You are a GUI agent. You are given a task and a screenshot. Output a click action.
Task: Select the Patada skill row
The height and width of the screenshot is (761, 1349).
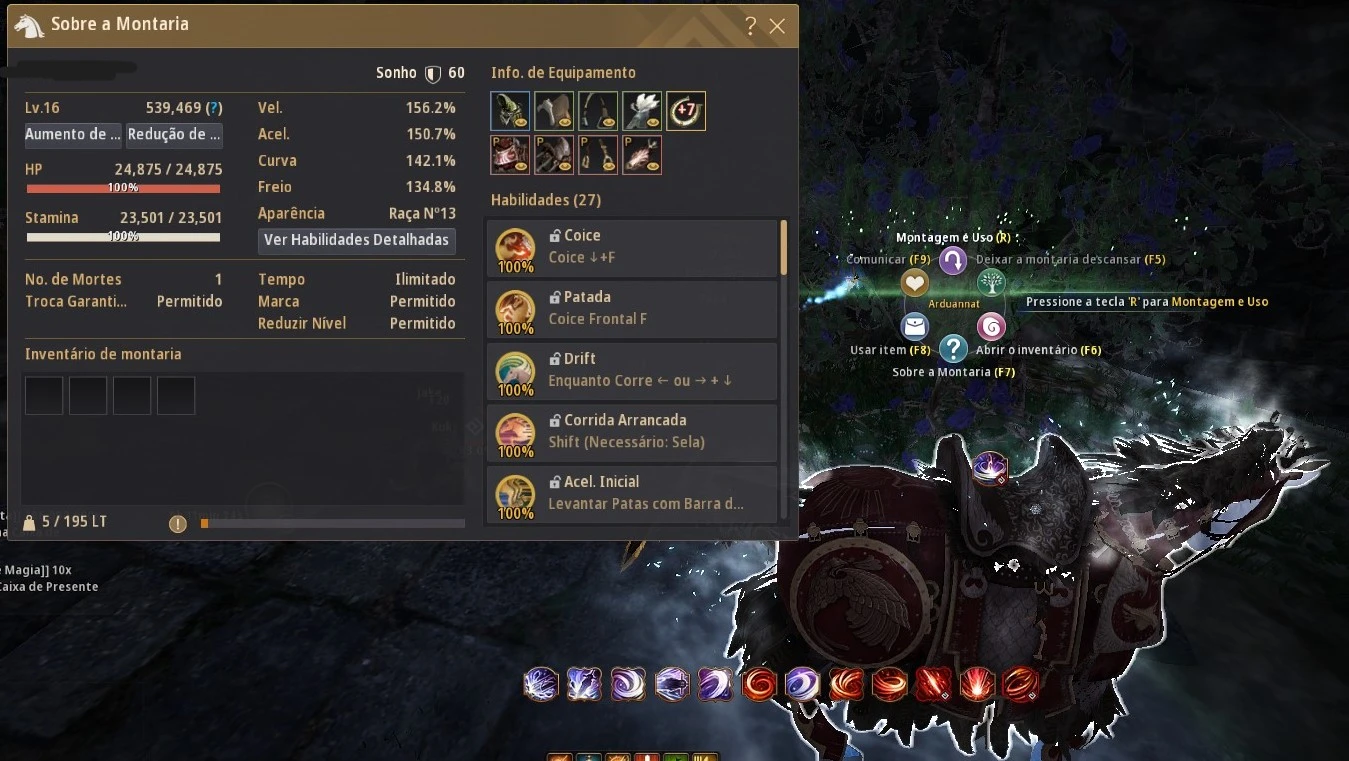632,310
